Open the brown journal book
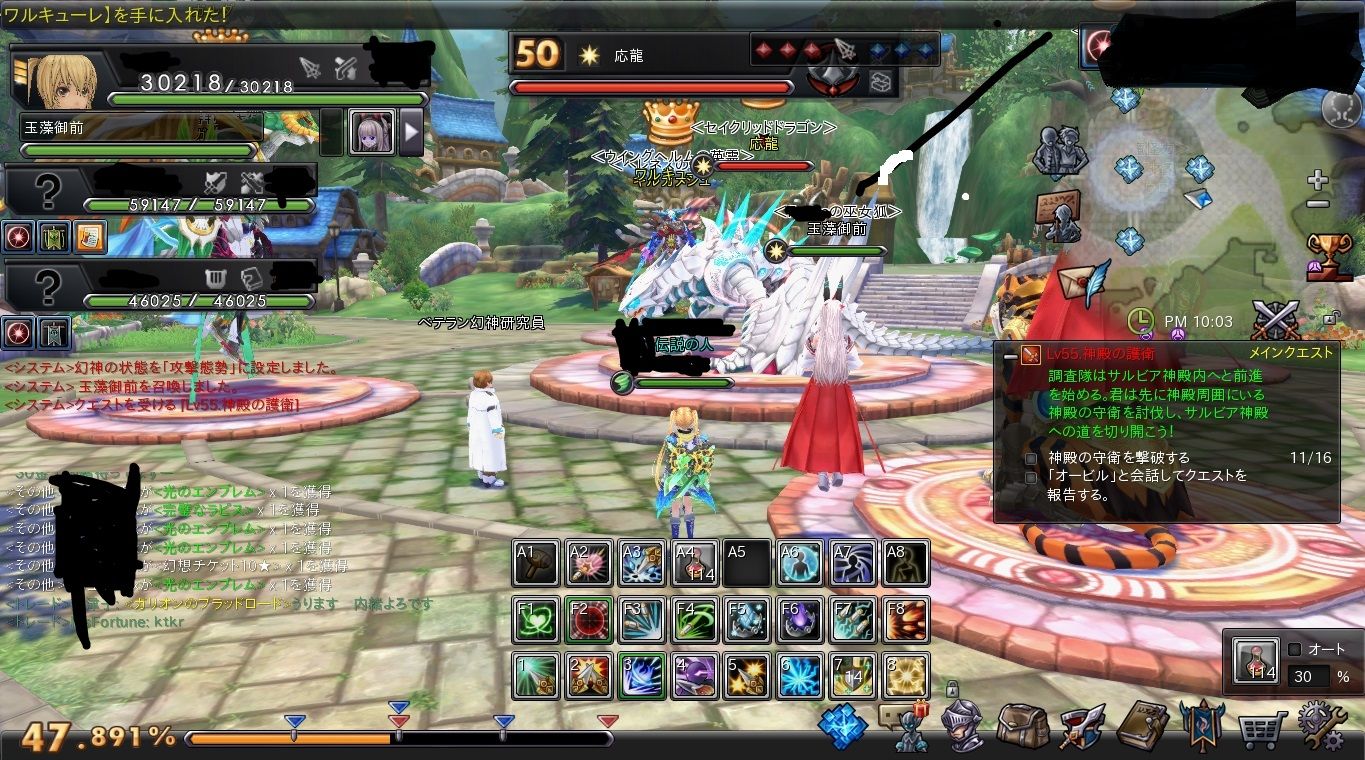 [1142, 726]
